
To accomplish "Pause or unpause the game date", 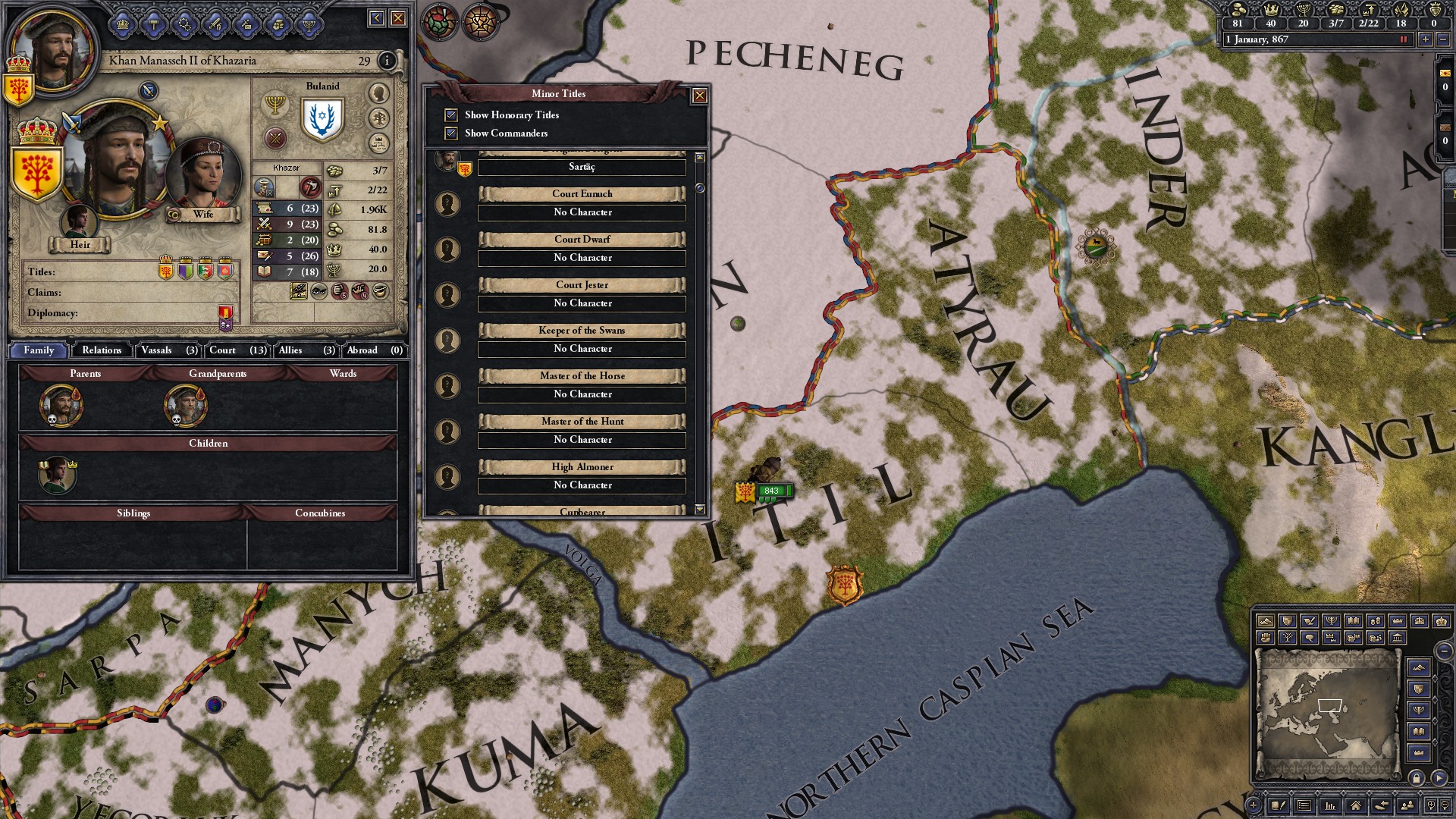I will pos(1403,39).
